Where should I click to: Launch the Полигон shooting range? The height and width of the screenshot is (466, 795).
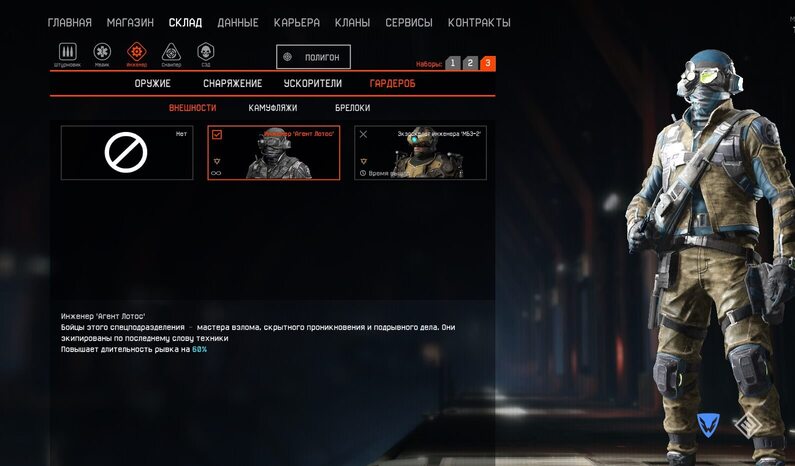pos(313,57)
